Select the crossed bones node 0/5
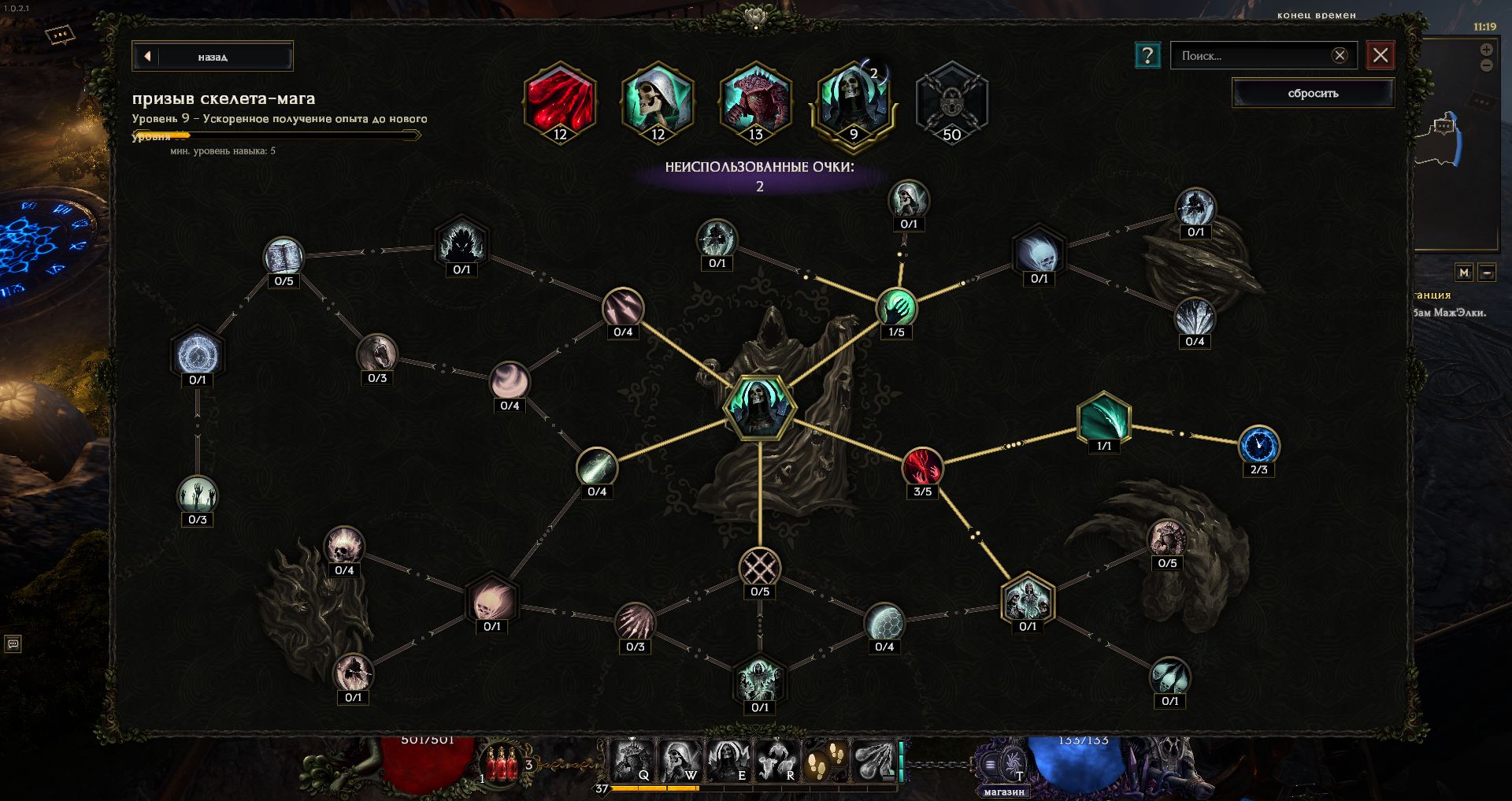The width and height of the screenshot is (1512, 801). tap(760, 568)
